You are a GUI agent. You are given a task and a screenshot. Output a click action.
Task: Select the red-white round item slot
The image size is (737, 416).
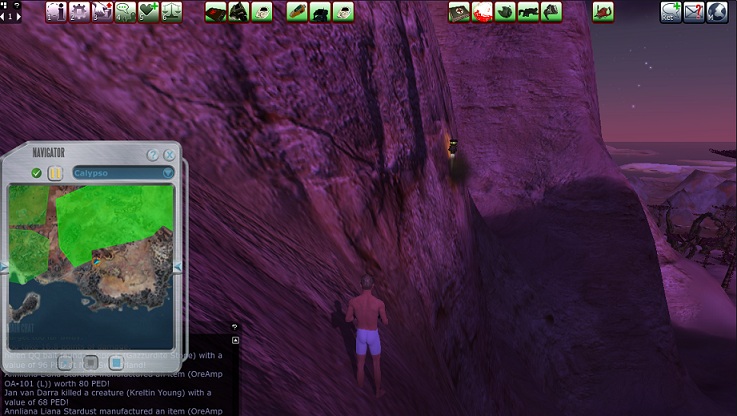481,12
